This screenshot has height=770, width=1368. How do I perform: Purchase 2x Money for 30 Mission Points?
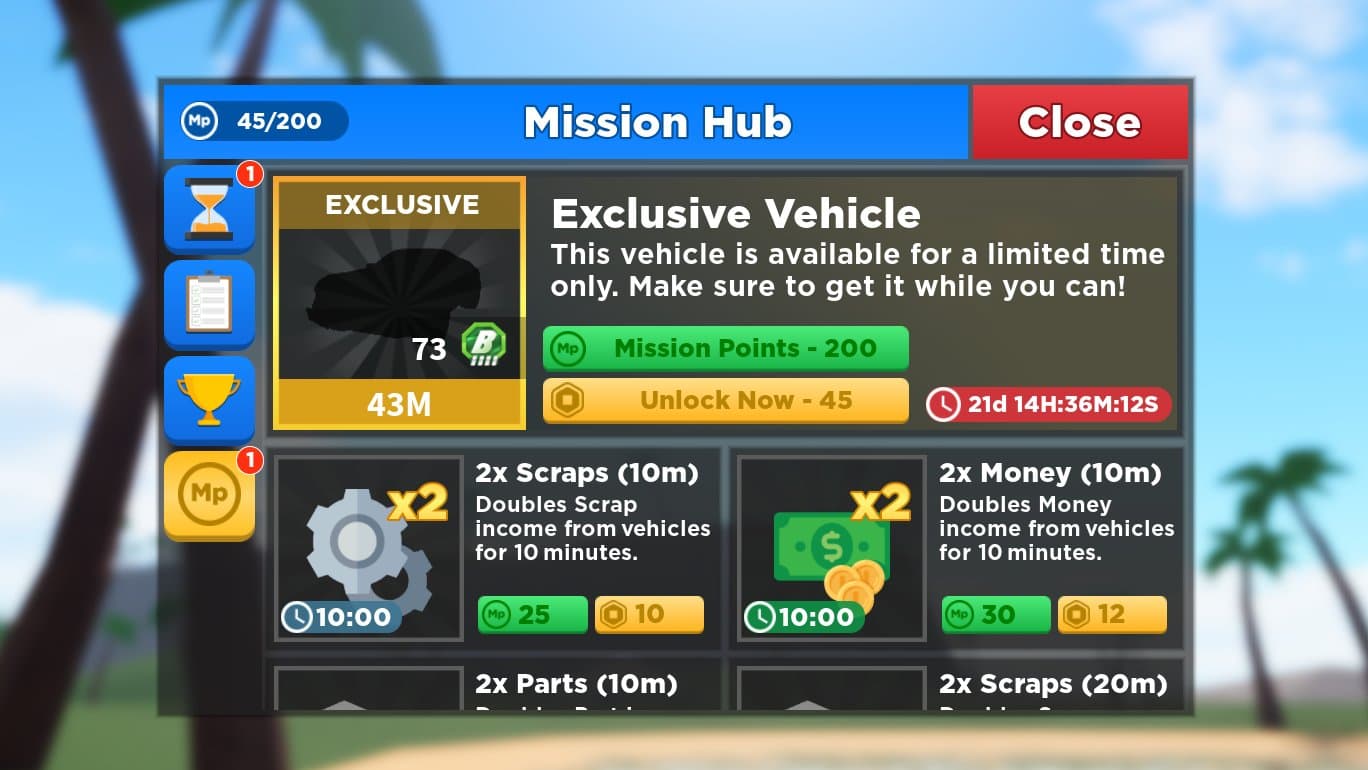pos(996,614)
